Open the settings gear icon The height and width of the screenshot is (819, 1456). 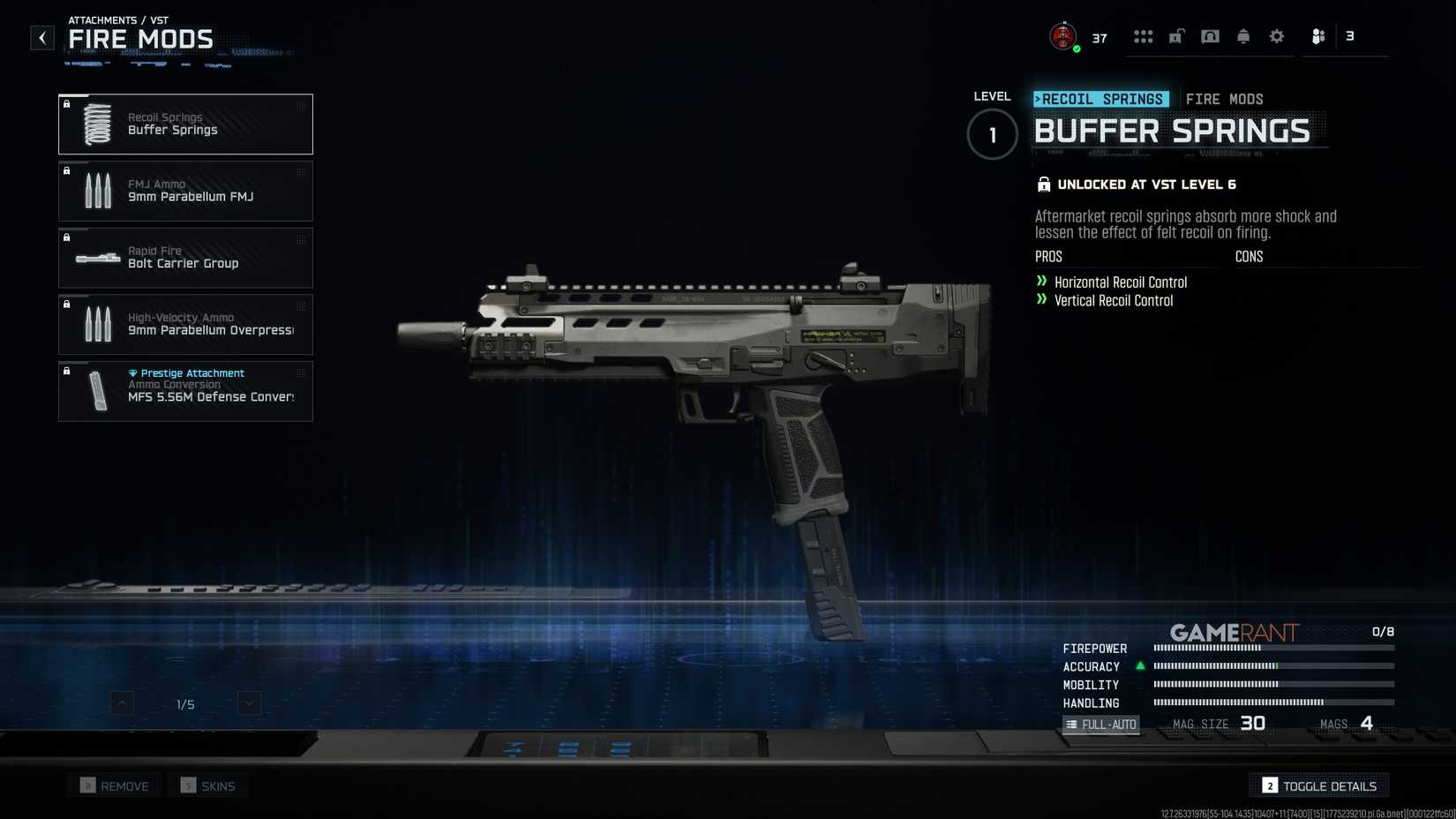pyautogui.click(x=1276, y=36)
